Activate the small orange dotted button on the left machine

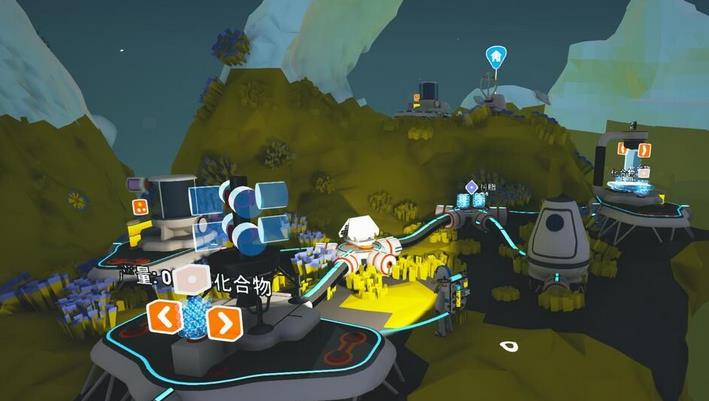(140, 206)
